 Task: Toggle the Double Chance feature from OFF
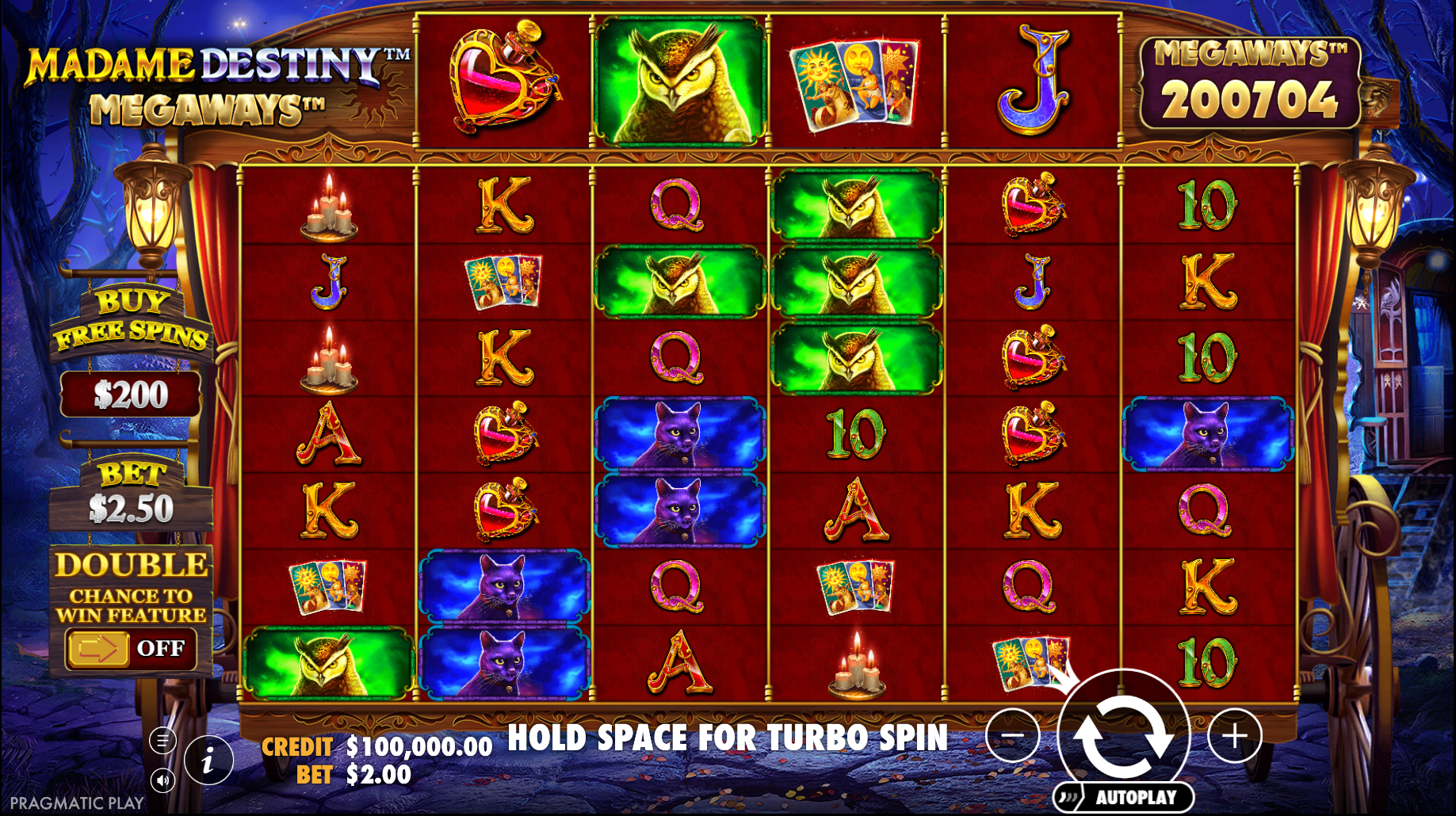(162, 648)
